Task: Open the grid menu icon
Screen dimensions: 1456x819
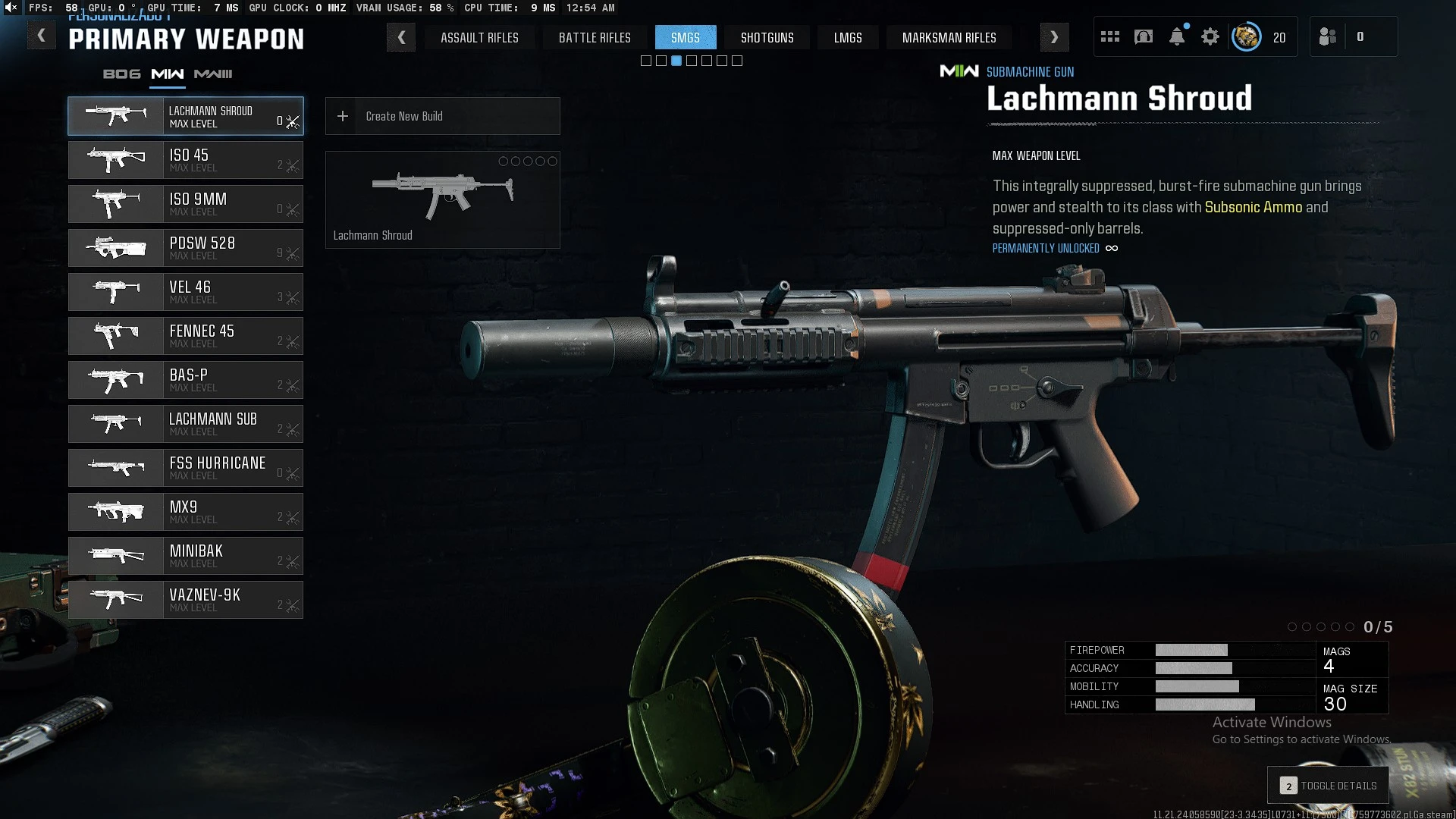Action: coord(1110,37)
